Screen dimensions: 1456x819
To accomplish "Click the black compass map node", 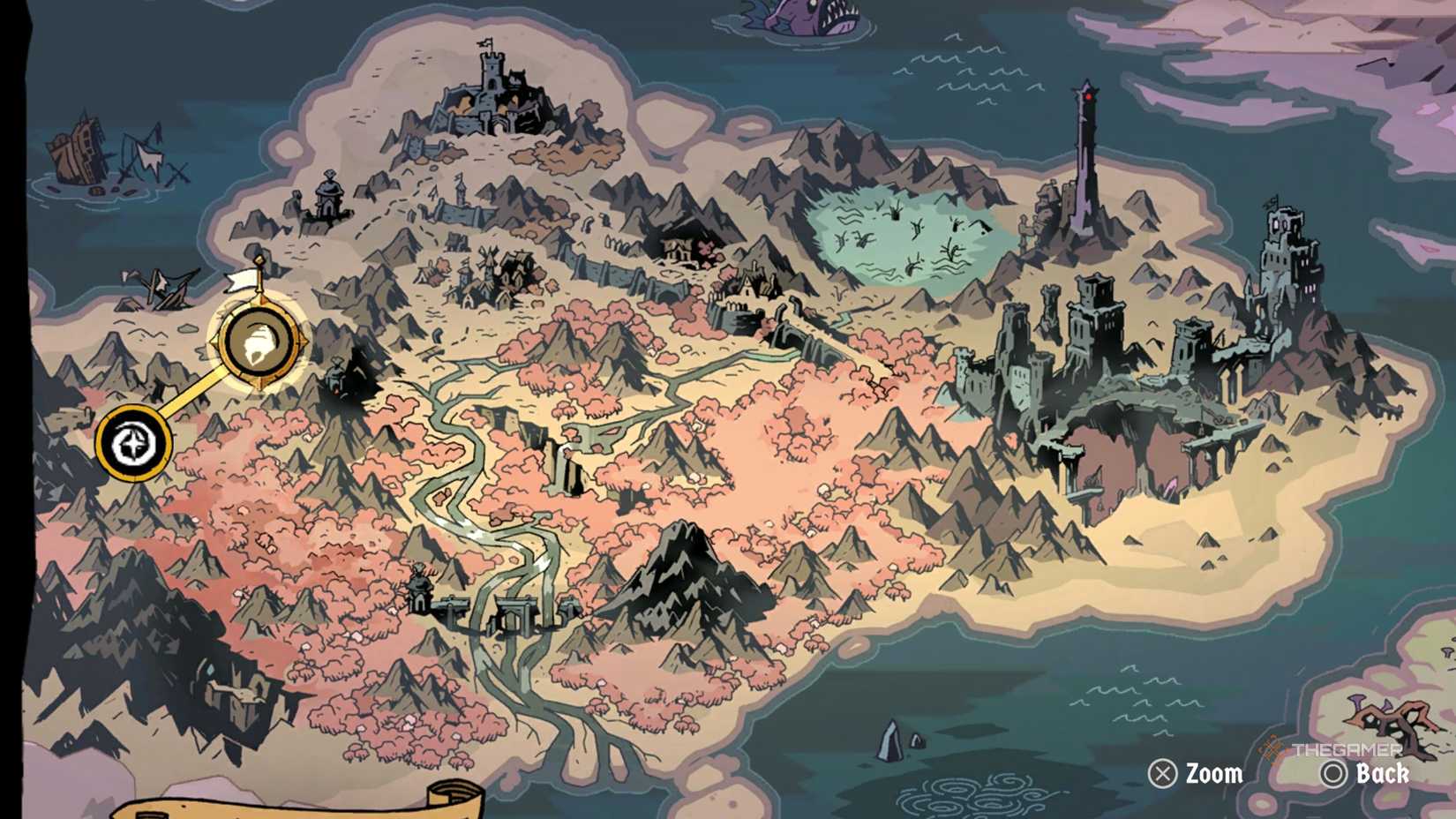I will click(132, 444).
